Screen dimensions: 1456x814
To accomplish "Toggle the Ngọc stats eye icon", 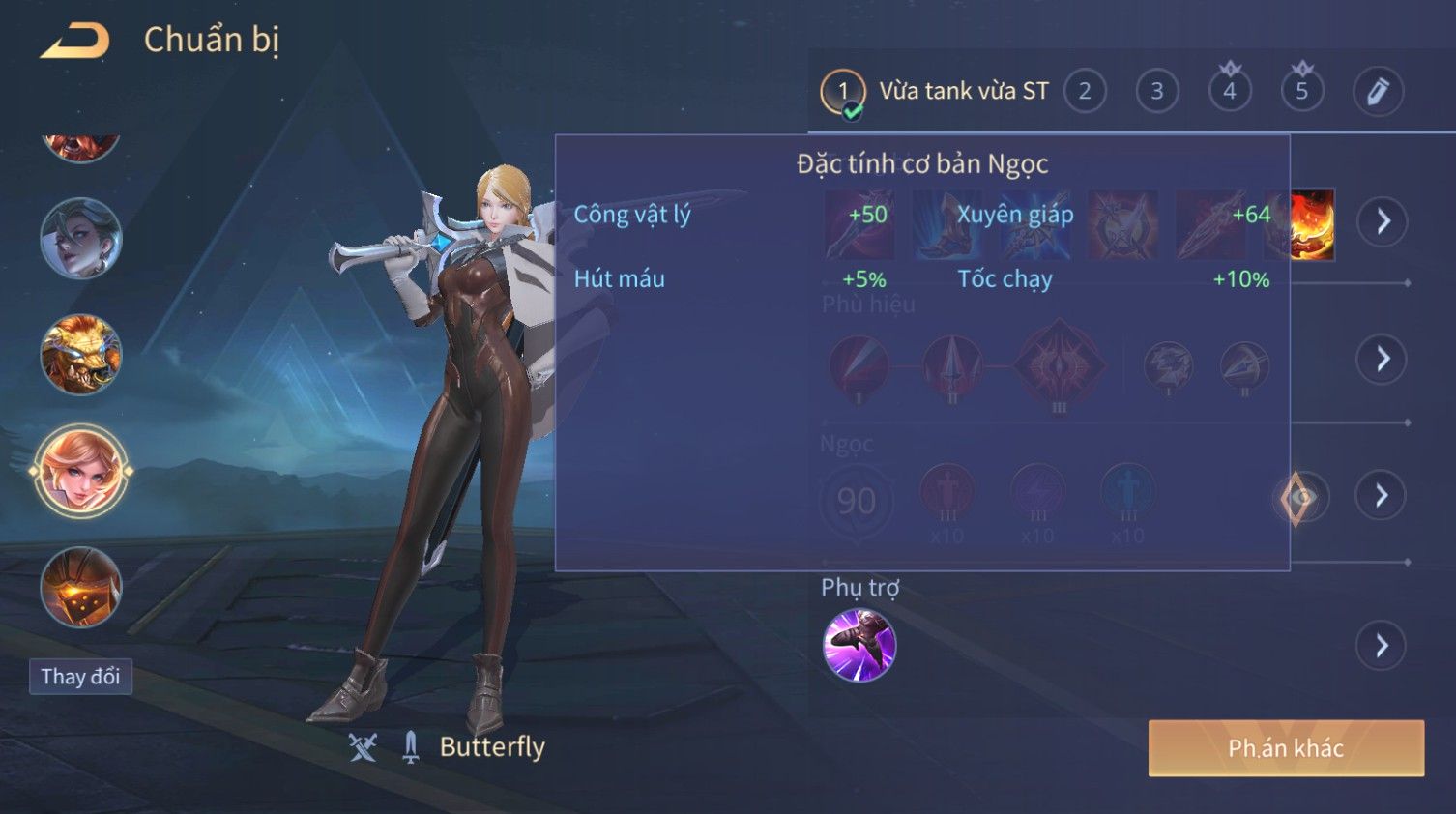I will coord(1300,498).
